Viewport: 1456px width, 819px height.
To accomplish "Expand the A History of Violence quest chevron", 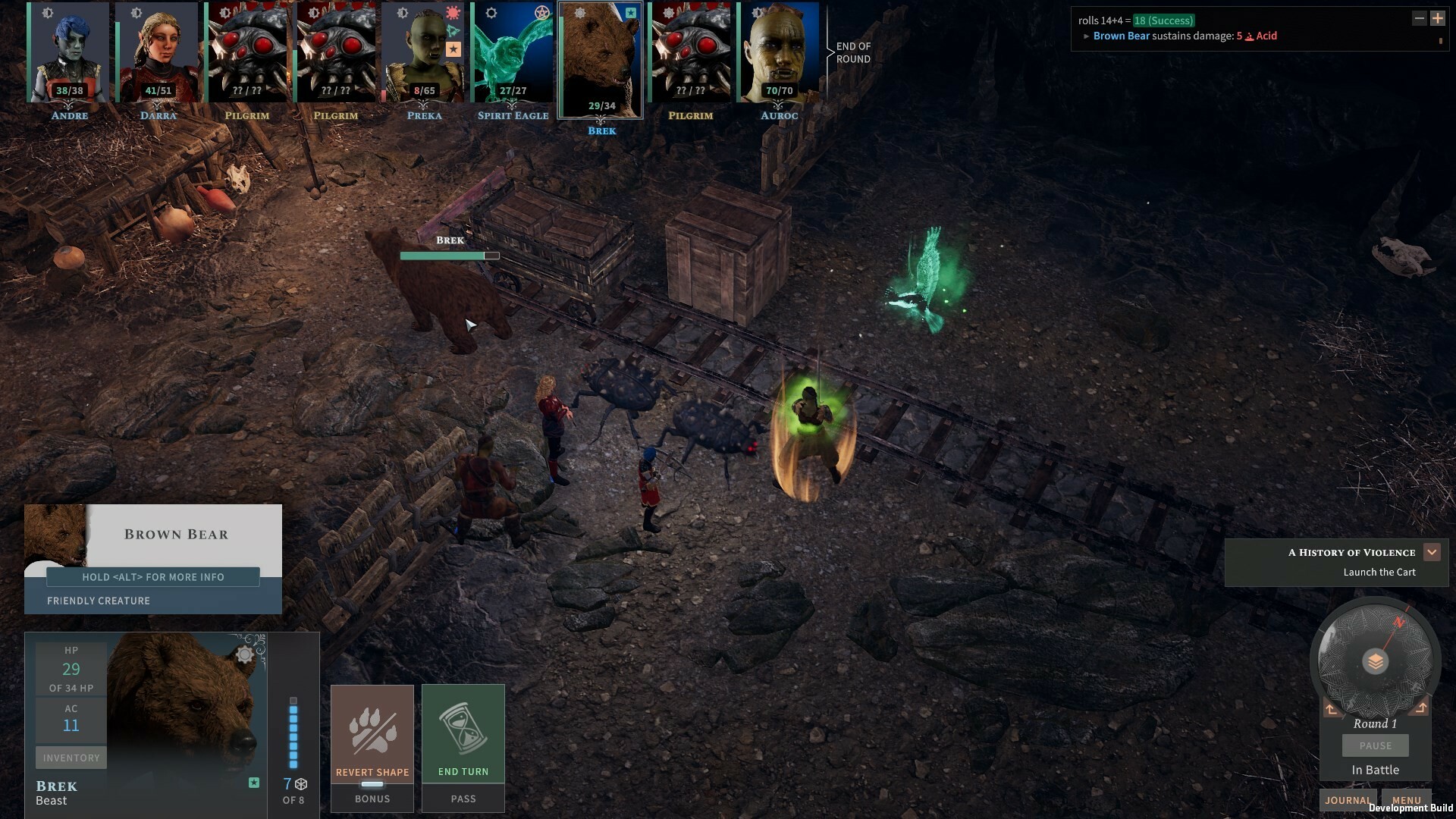I will click(x=1432, y=552).
